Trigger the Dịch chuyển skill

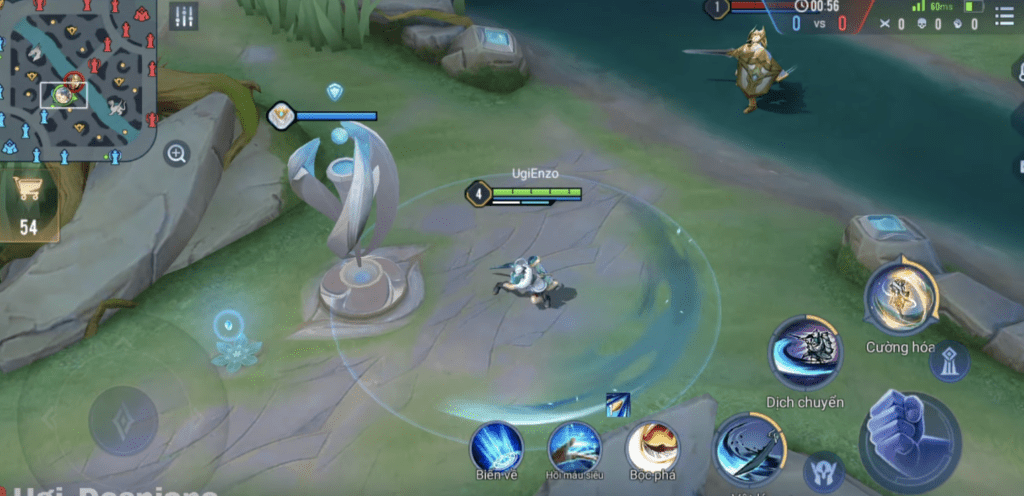coord(806,353)
